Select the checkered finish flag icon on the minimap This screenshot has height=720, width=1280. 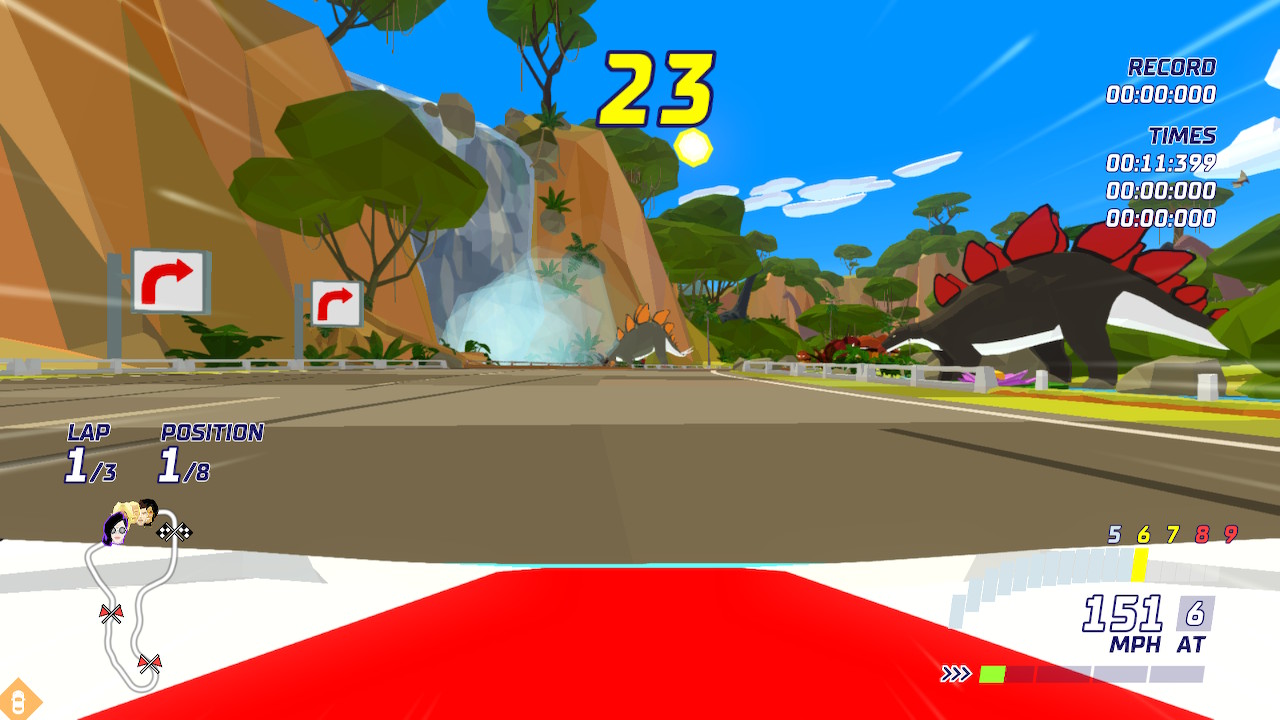tap(175, 532)
